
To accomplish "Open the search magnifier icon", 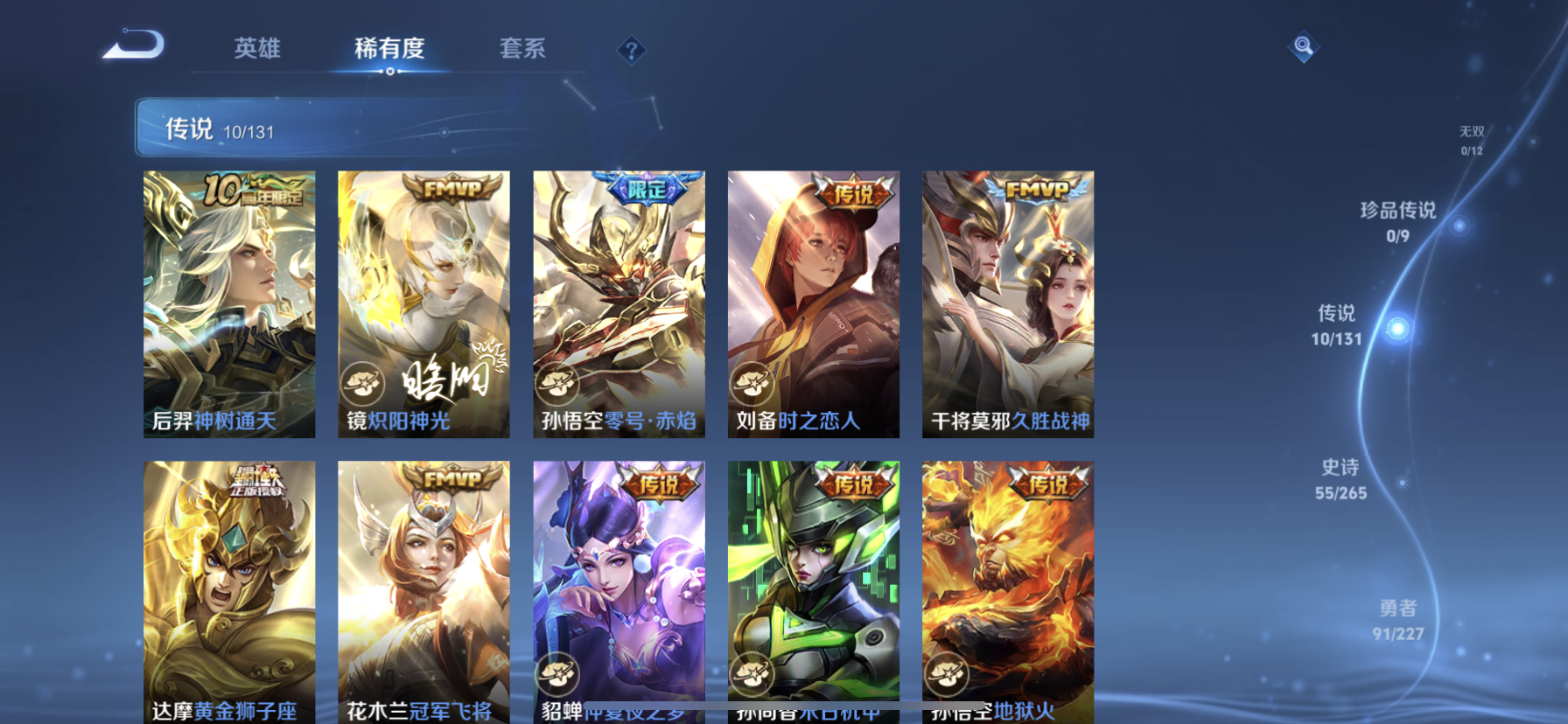I will click(x=1303, y=45).
